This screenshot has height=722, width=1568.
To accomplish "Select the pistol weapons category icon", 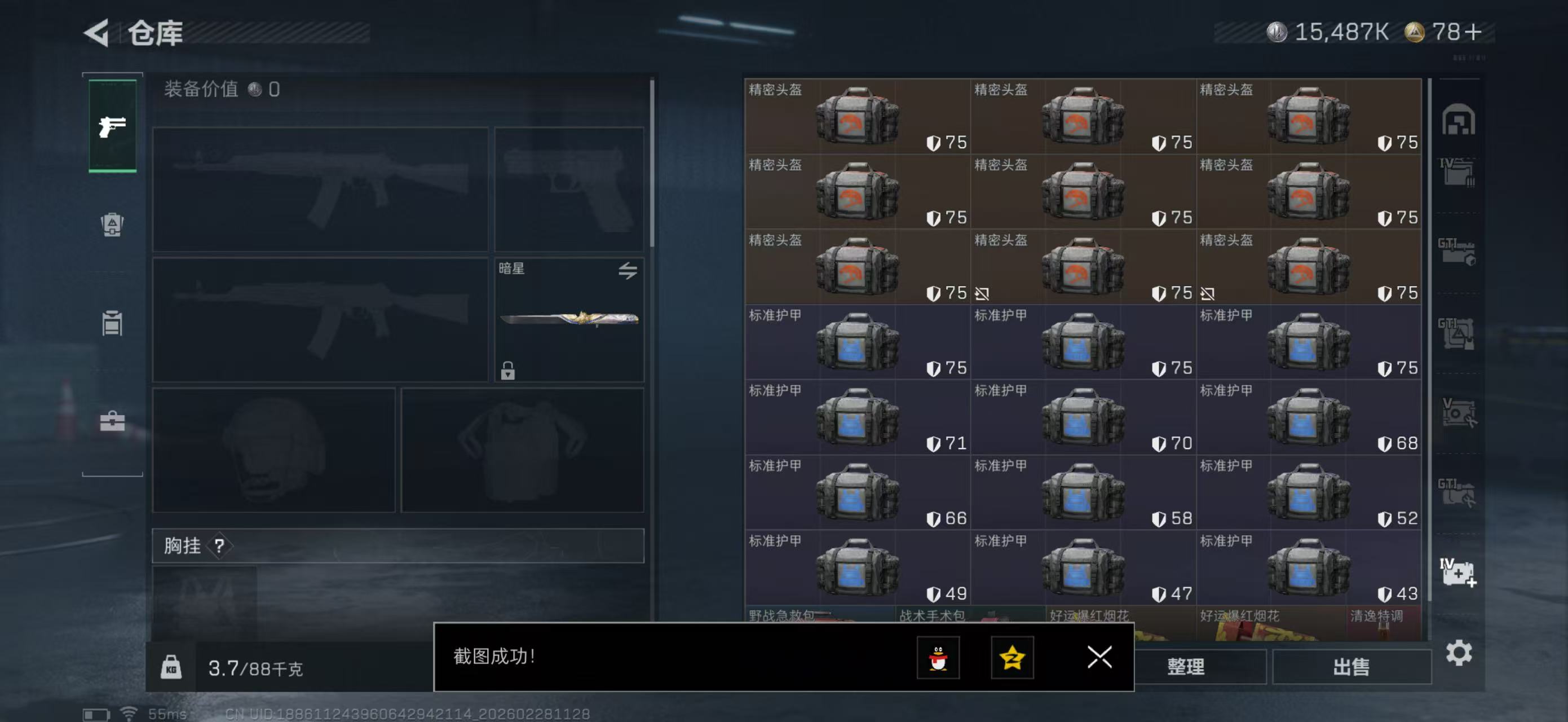I will point(112,126).
